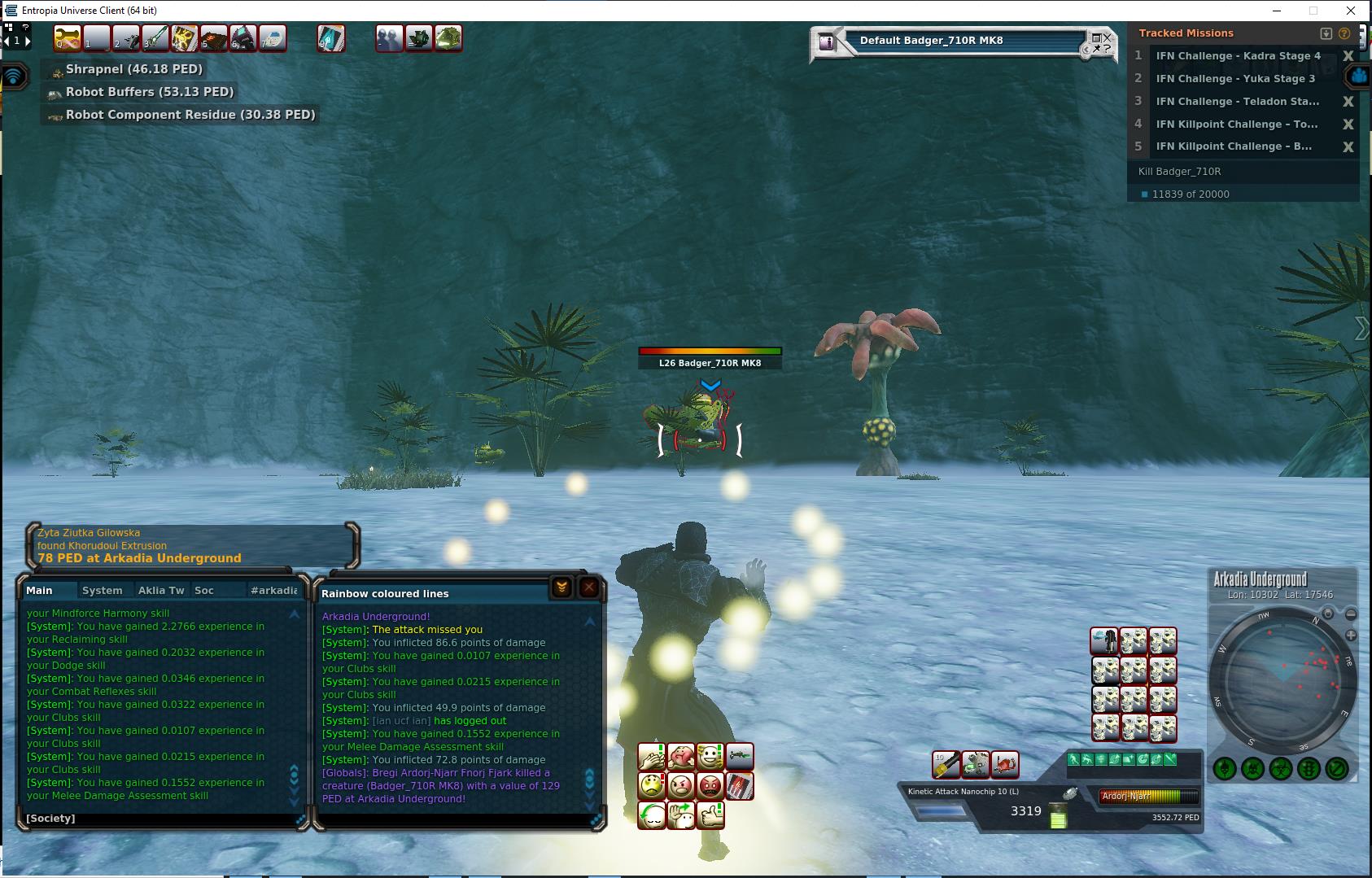The width and height of the screenshot is (1372, 878).
Task: Use the thumbs up emote
Action: click(710, 815)
